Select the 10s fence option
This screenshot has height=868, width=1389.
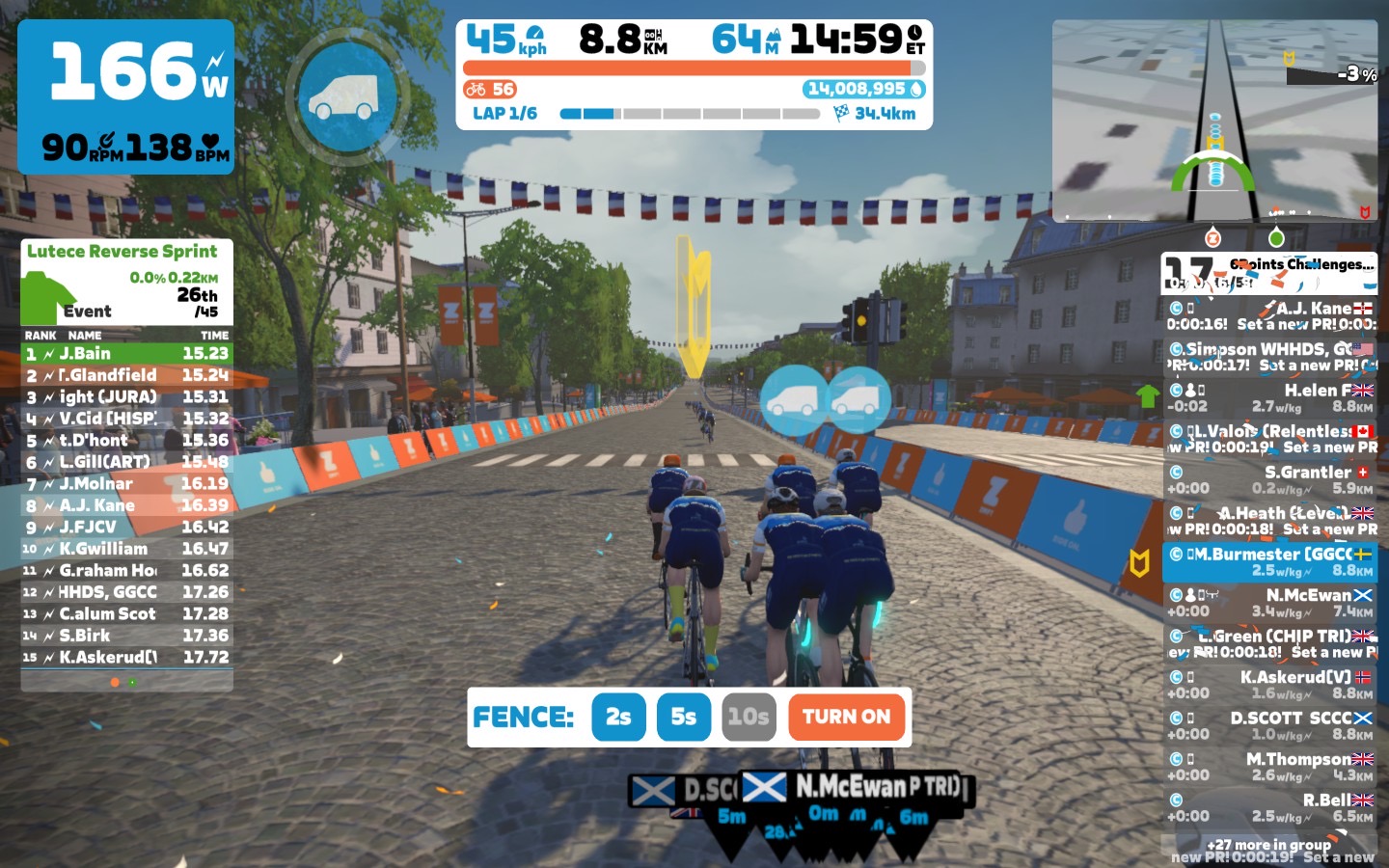click(748, 717)
